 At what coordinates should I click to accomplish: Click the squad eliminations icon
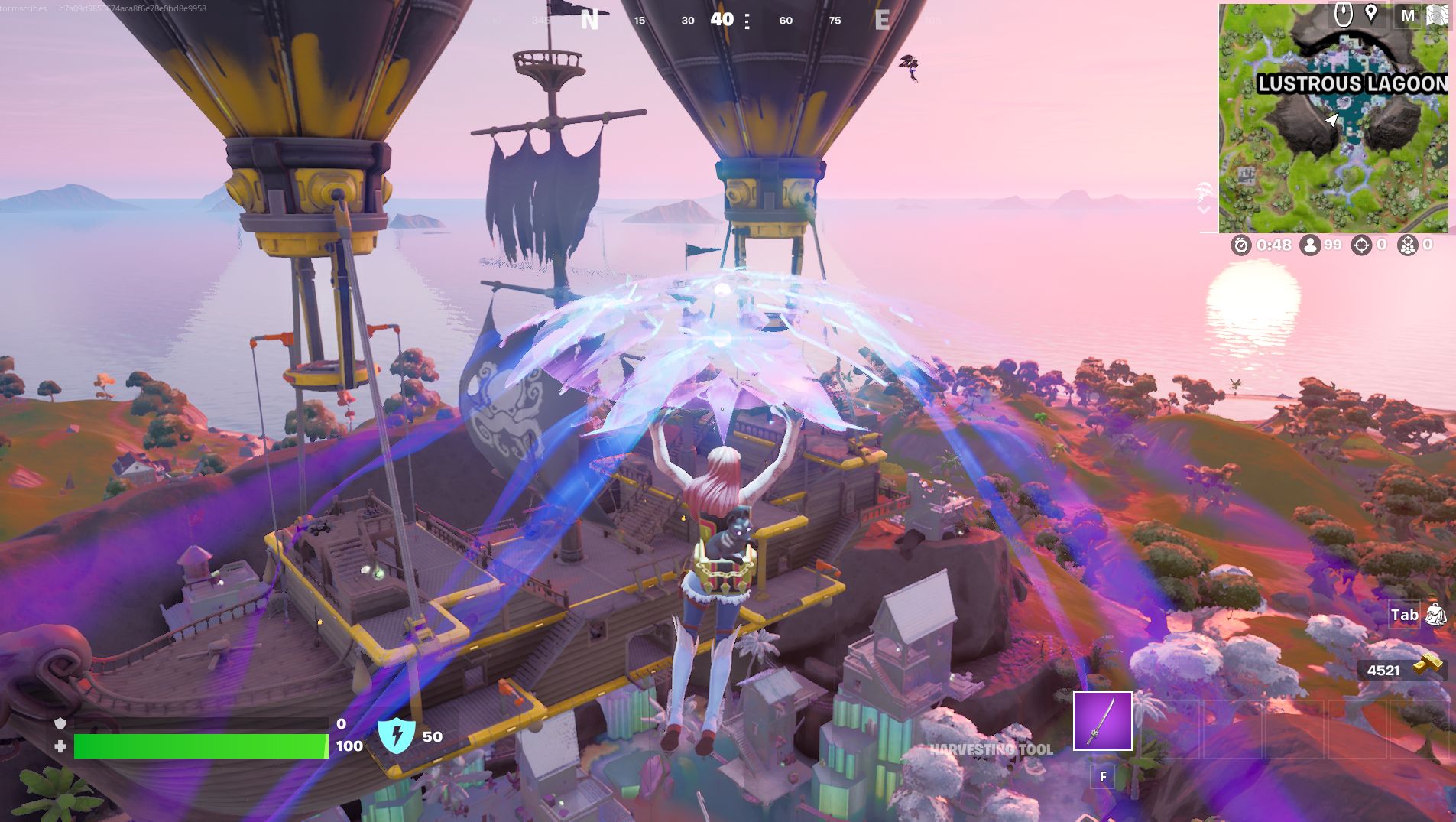pyautogui.click(x=1409, y=246)
